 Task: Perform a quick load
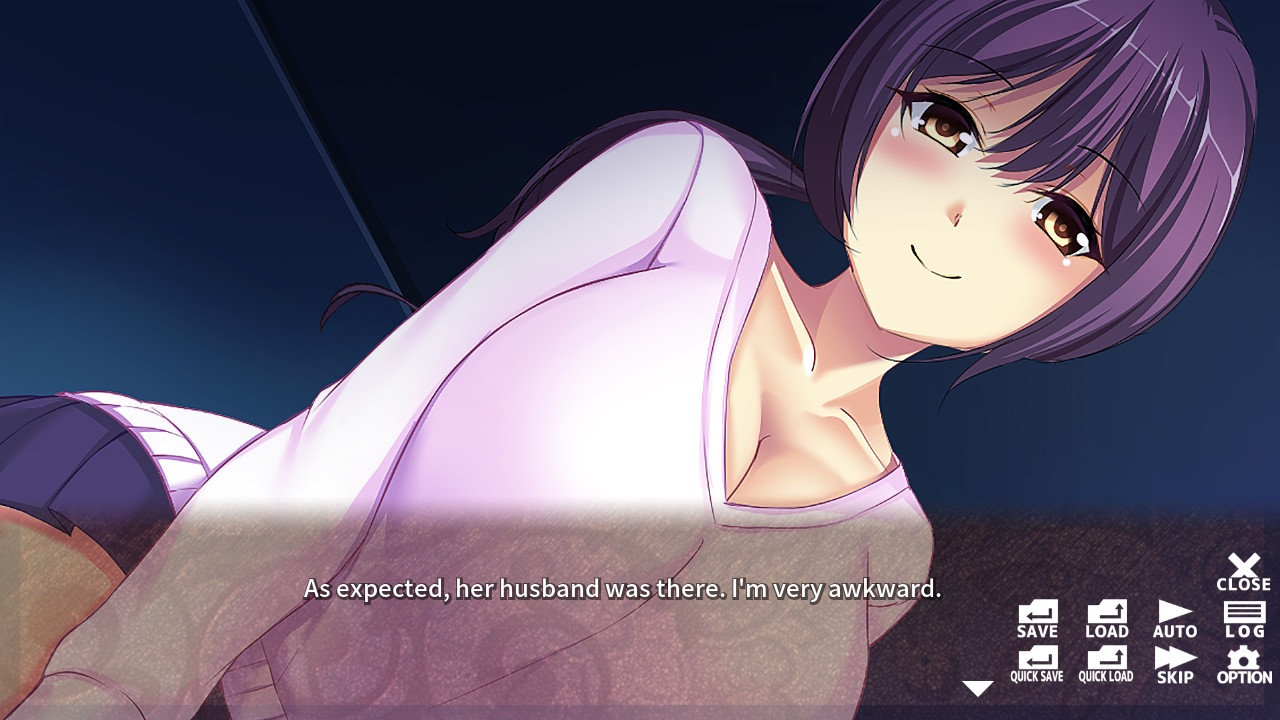coord(1105,663)
